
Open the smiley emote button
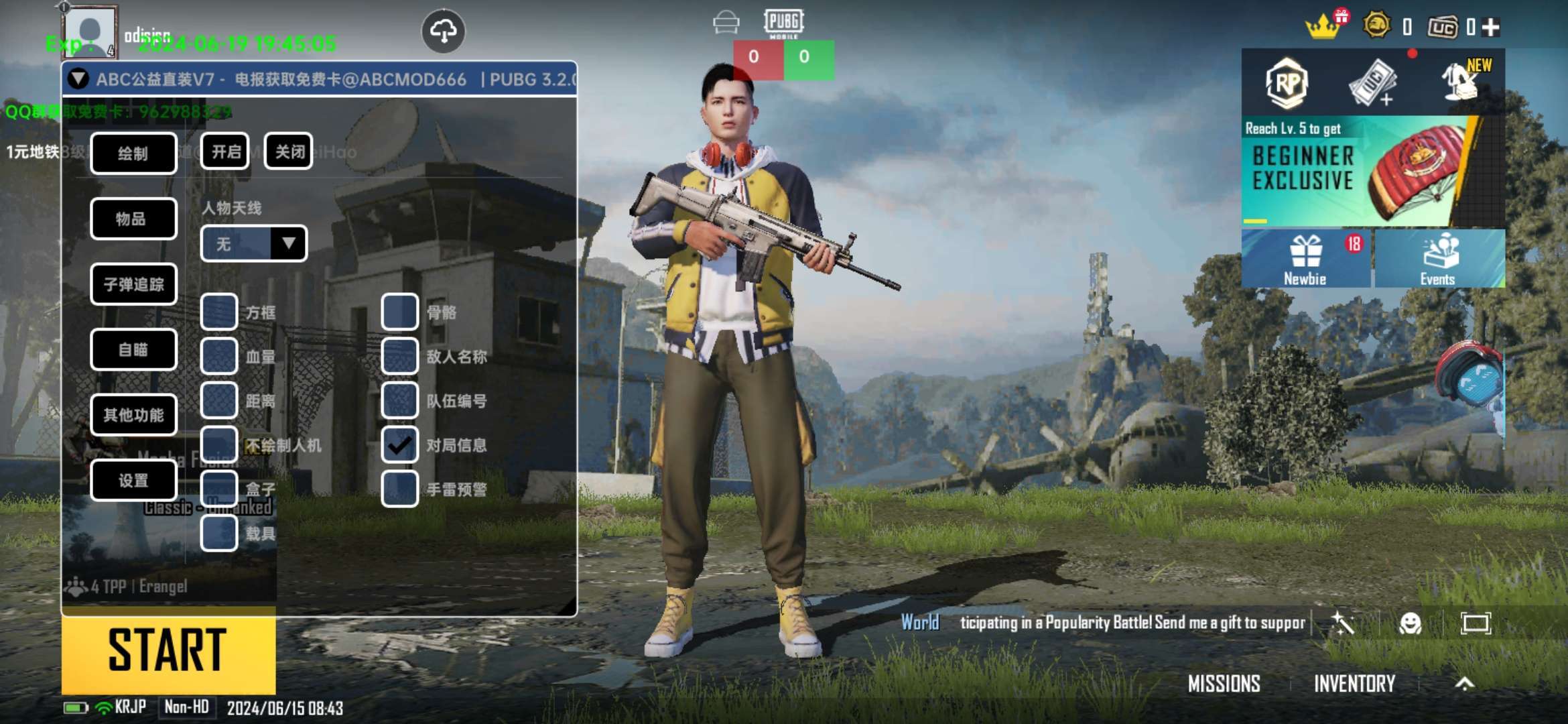click(x=1410, y=623)
